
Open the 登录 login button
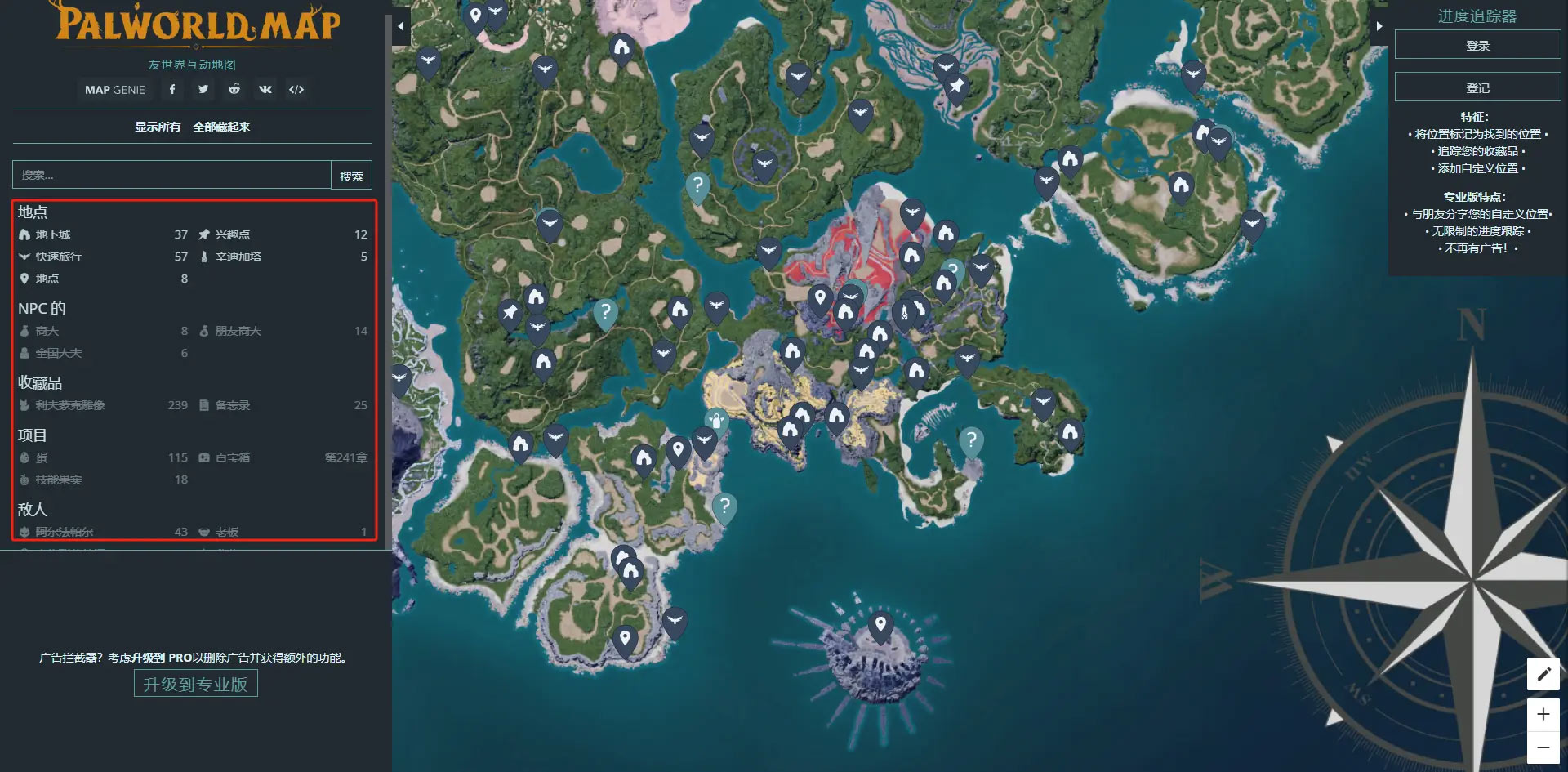[x=1477, y=46]
